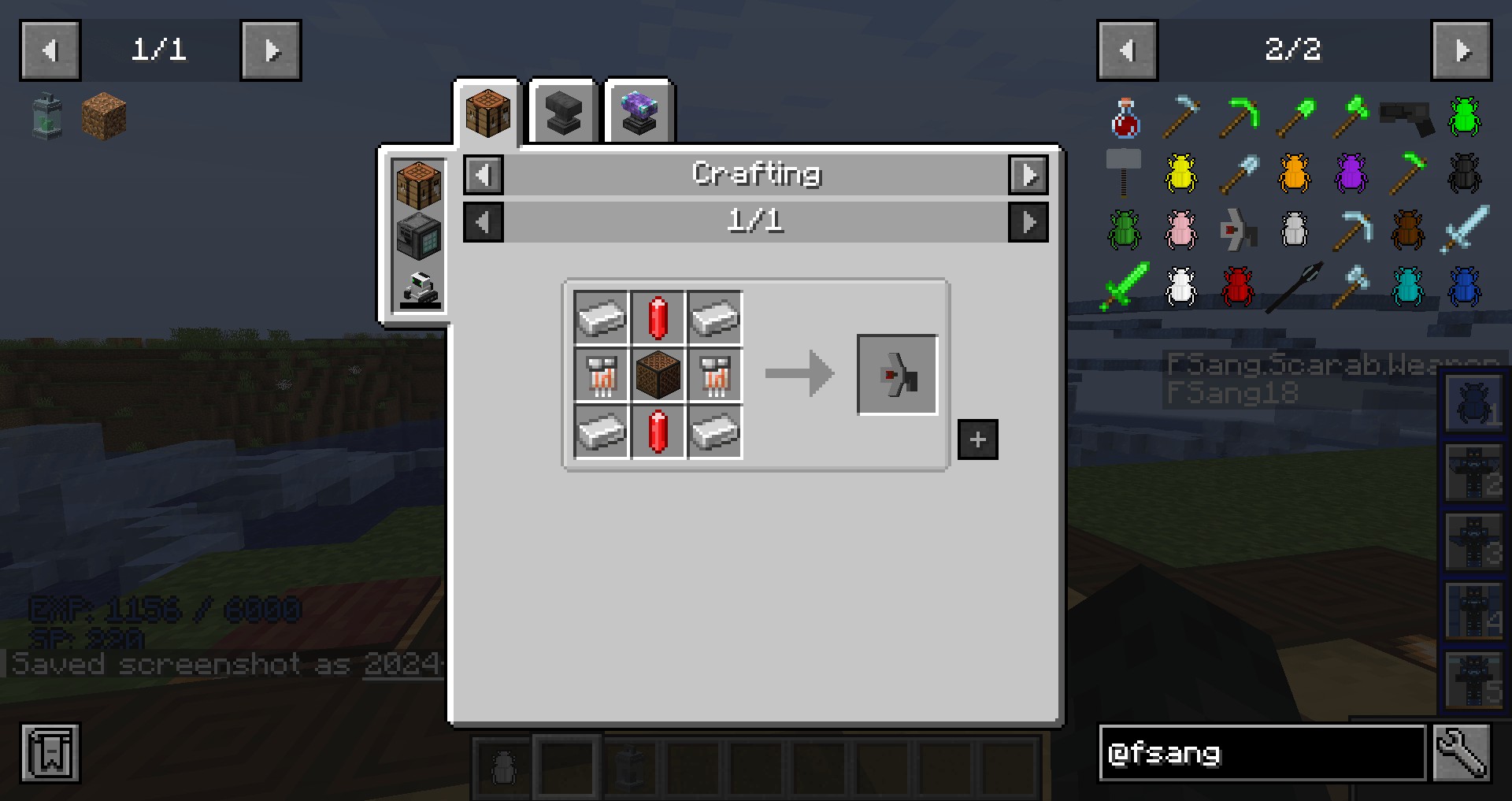This screenshot has width=1512, height=801.
Task: Click the recipe transfer plus button
Action: 978,439
